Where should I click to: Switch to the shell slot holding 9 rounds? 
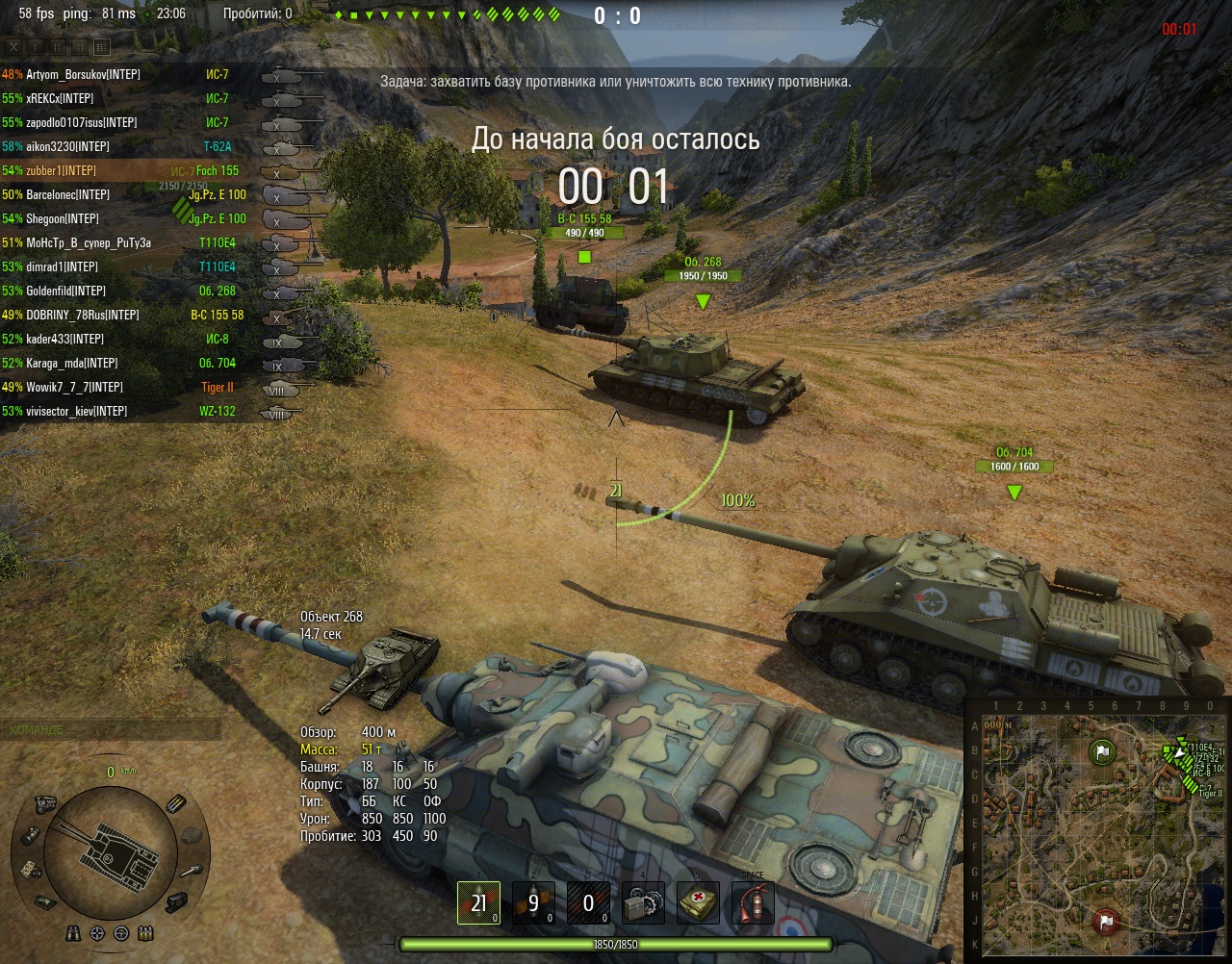point(533,902)
